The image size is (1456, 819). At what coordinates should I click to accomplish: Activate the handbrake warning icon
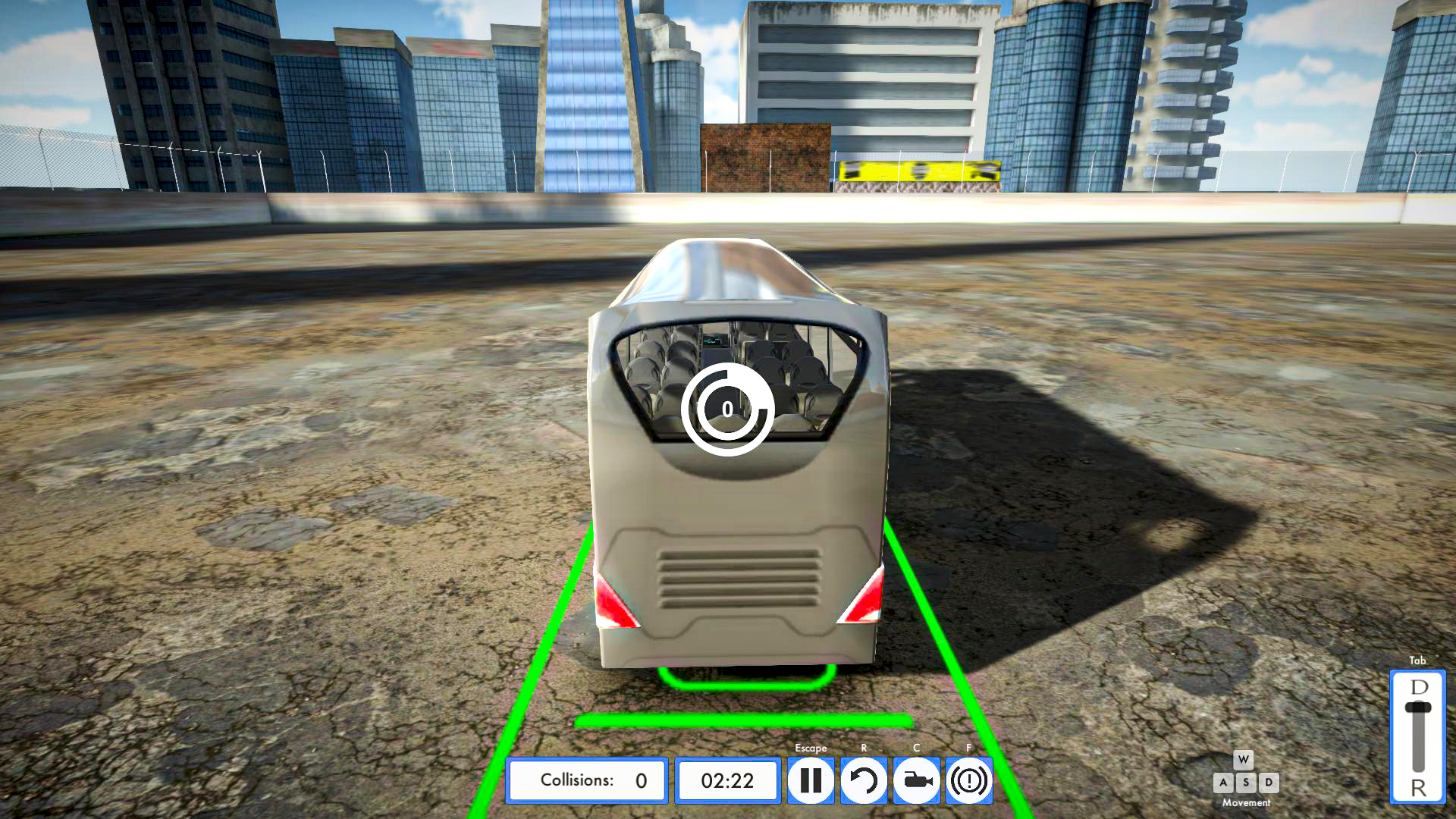968,780
